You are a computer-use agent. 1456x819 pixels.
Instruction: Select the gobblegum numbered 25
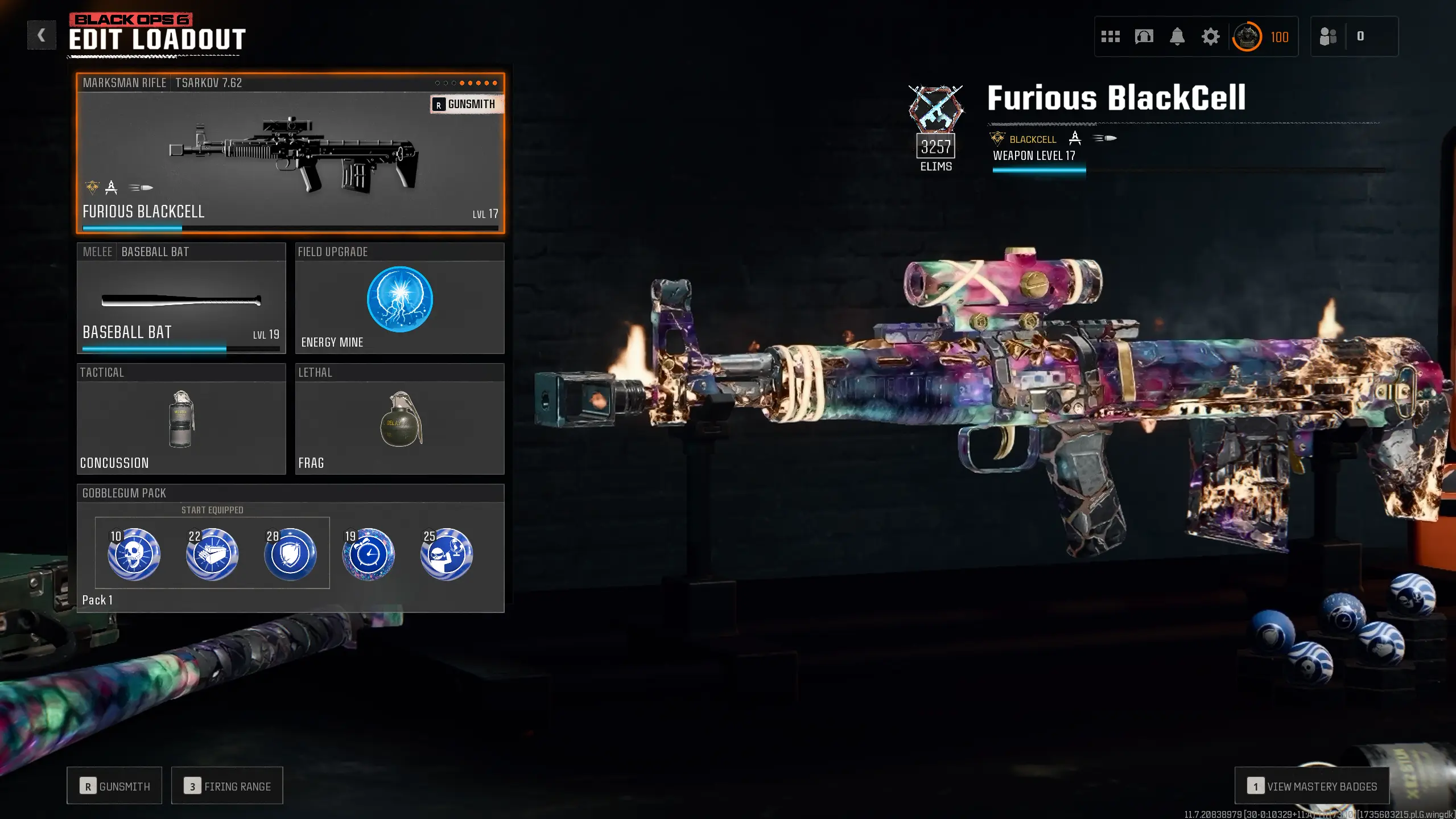click(447, 554)
